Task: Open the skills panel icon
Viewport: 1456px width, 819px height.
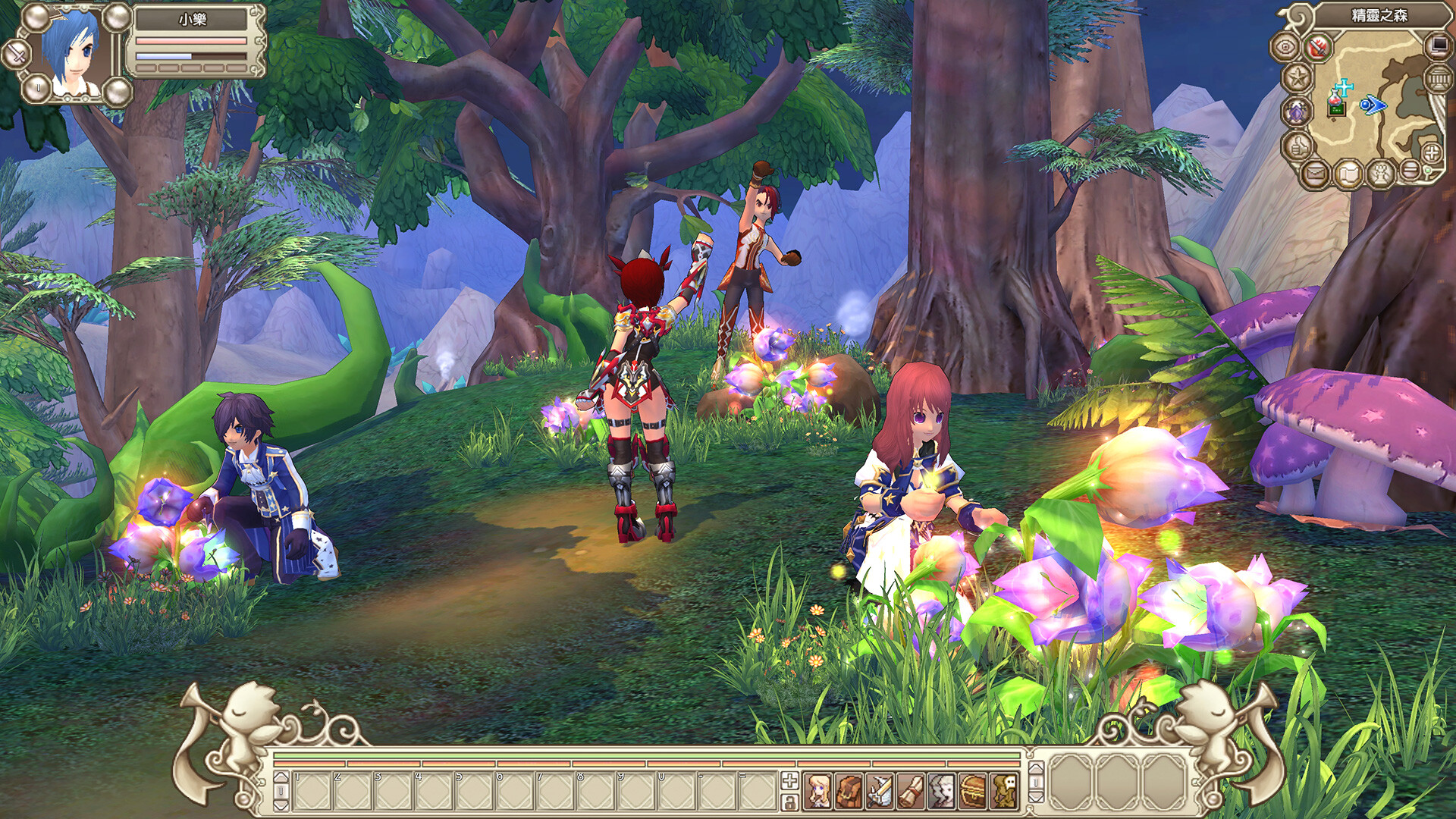Action: [x=941, y=790]
